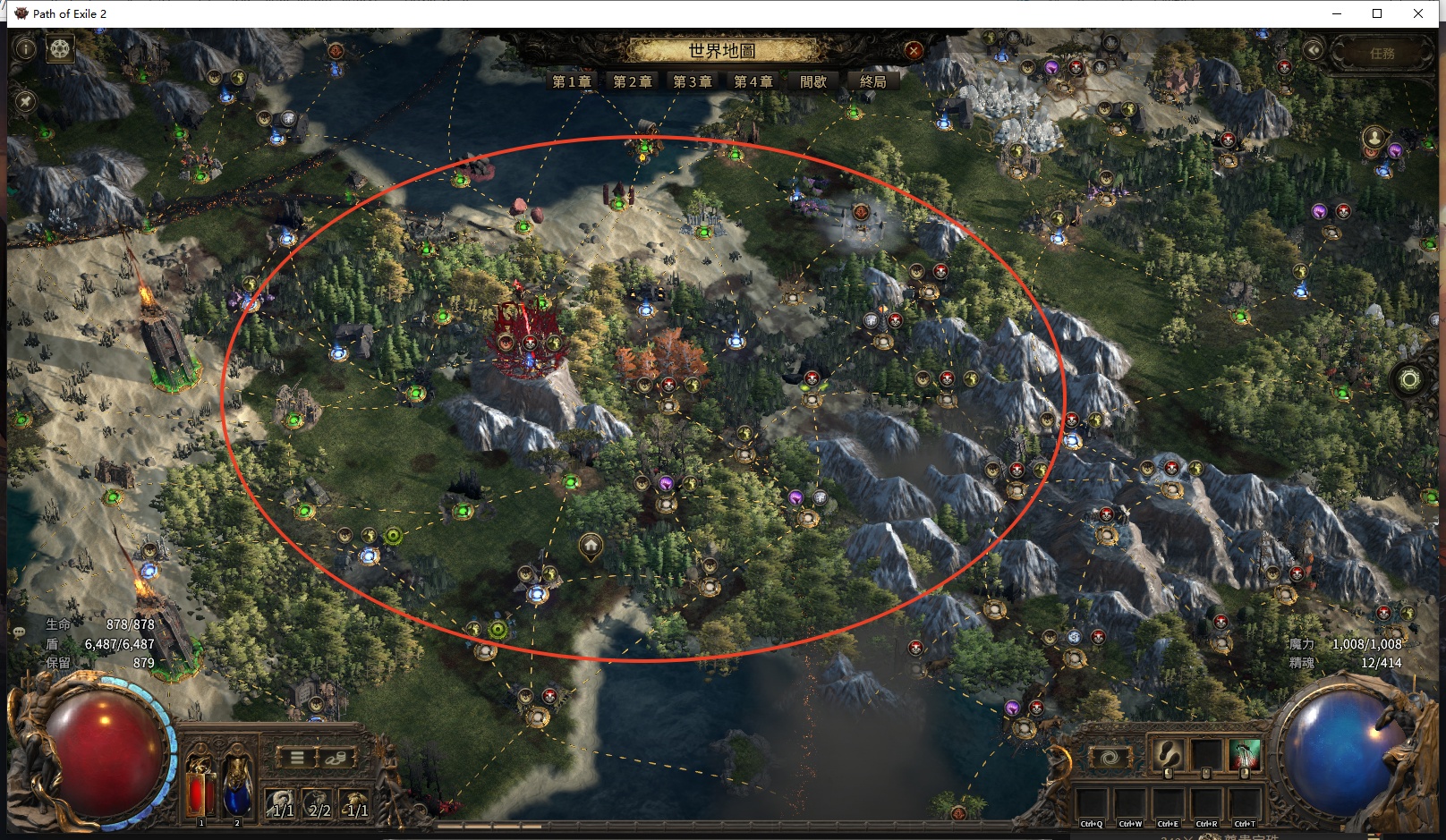Activate the green-red skill icon
The height and width of the screenshot is (840, 1446).
coord(1244,757)
